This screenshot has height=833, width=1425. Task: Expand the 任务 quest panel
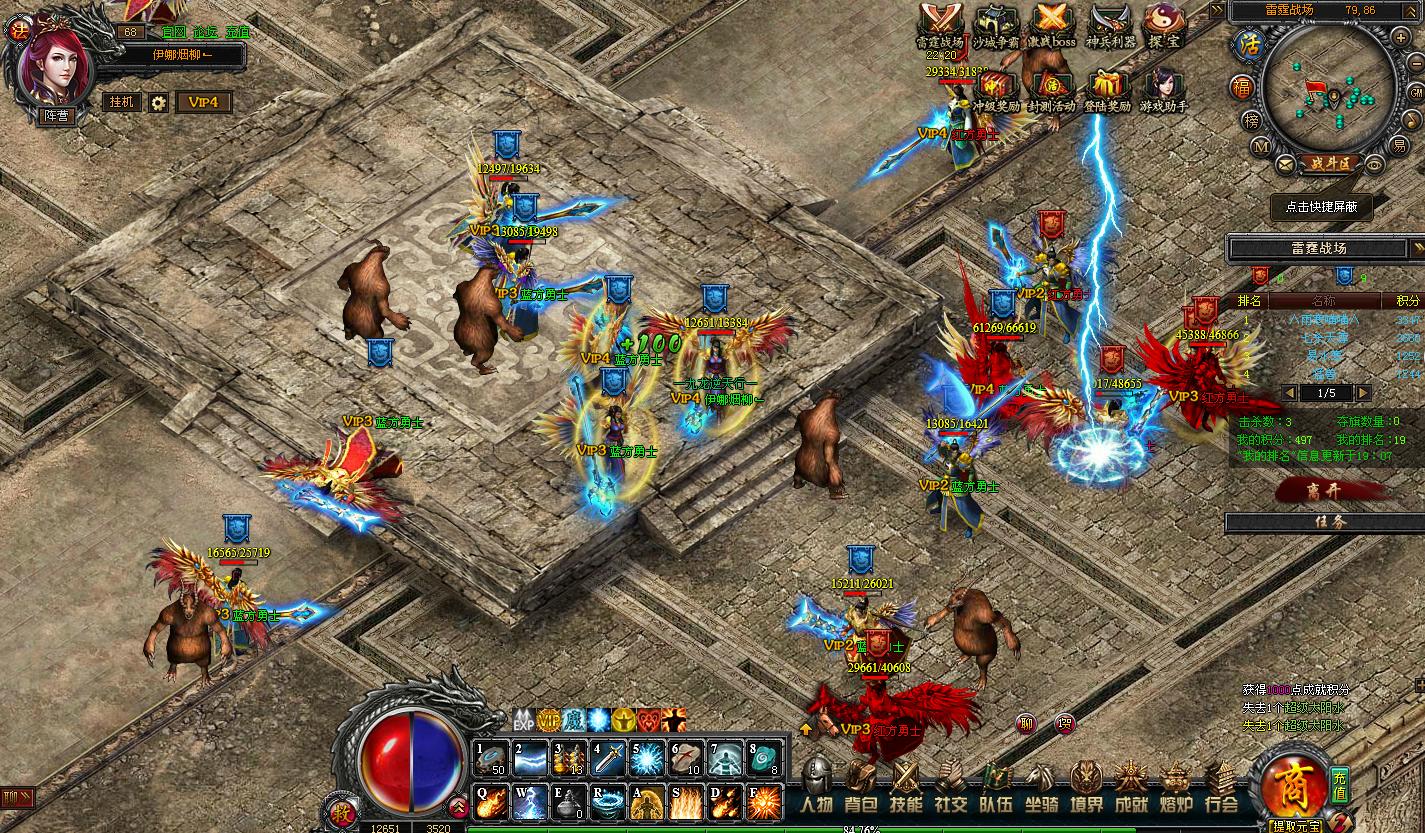pyautogui.click(x=1326, y=522)
